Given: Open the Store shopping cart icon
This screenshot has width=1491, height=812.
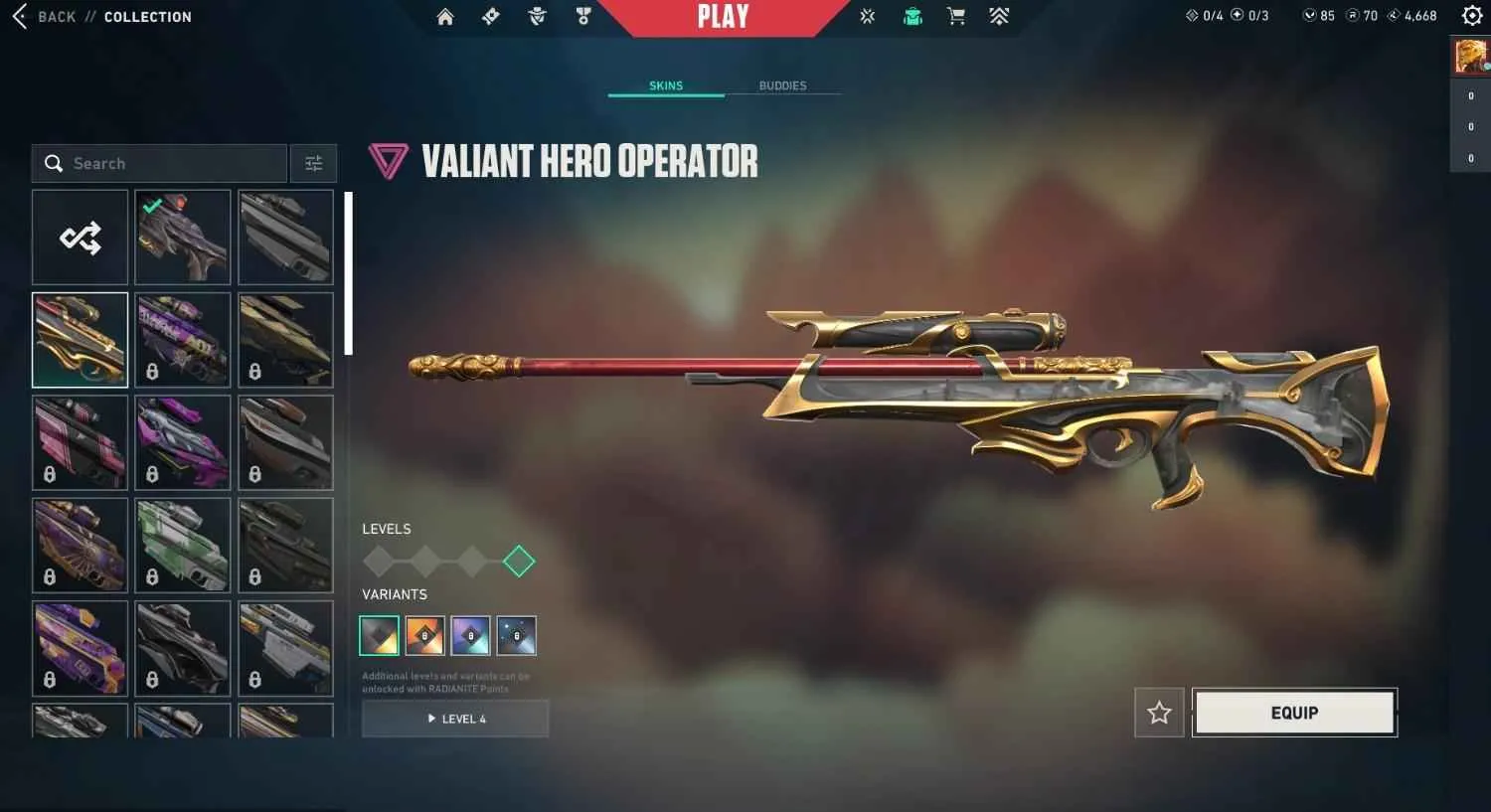Looking at the screenshot, I should (x=956, y=16).
